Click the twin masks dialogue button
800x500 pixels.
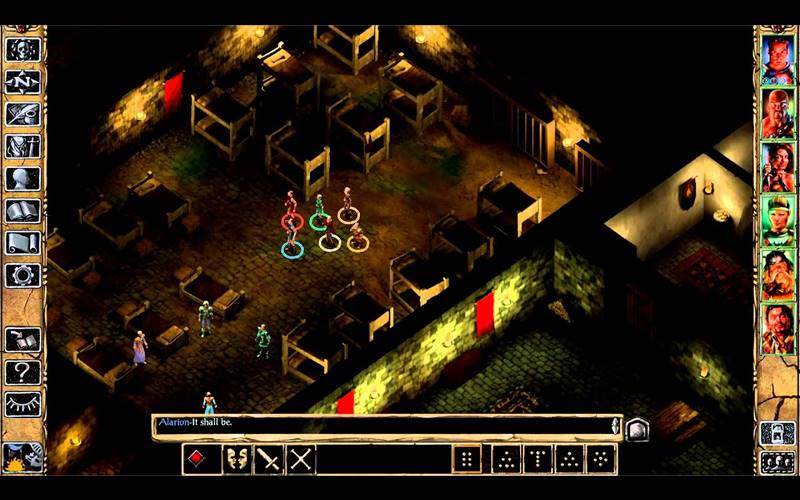pos(237,459)
